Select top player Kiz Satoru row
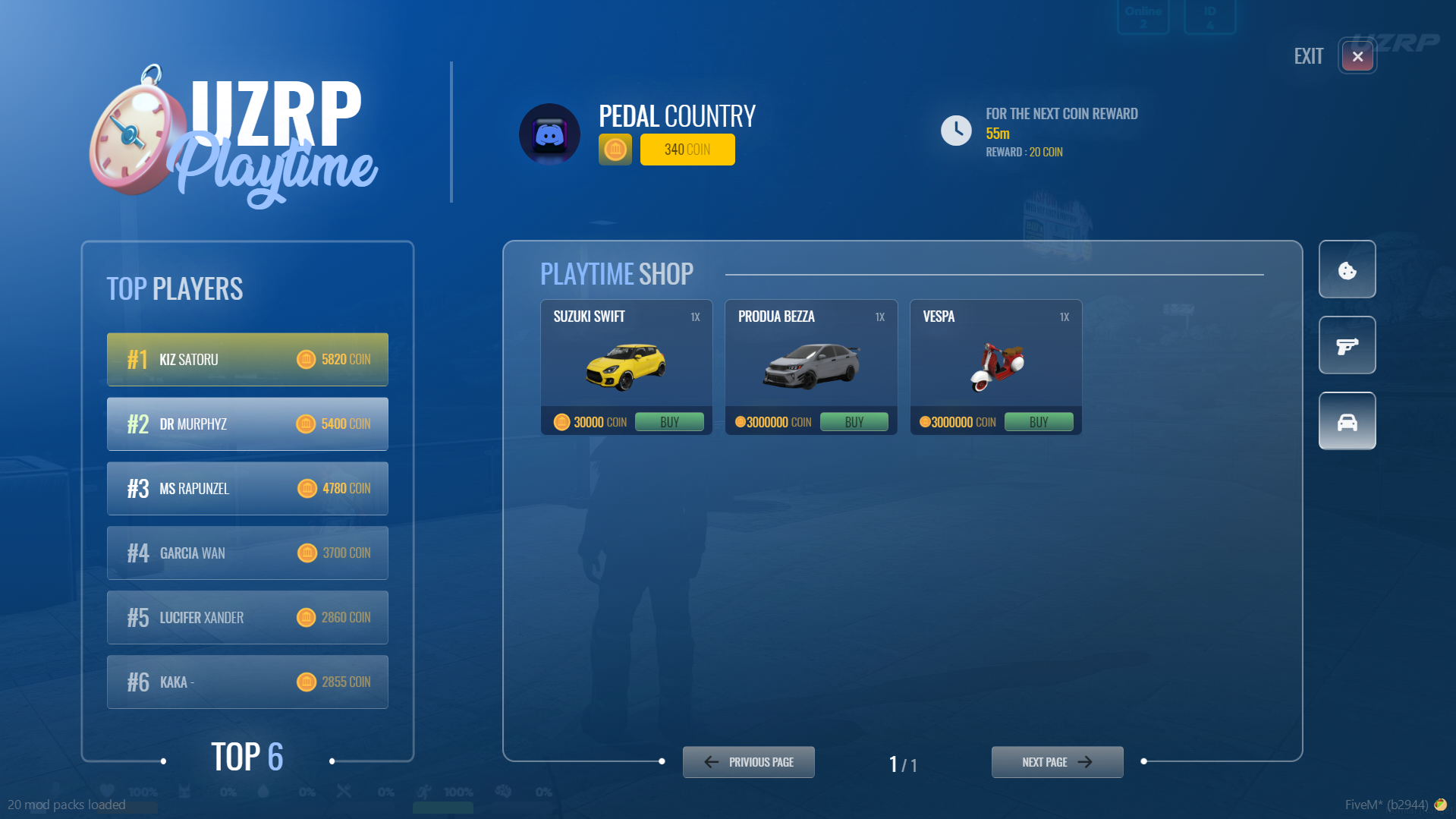 pos(247,360)
